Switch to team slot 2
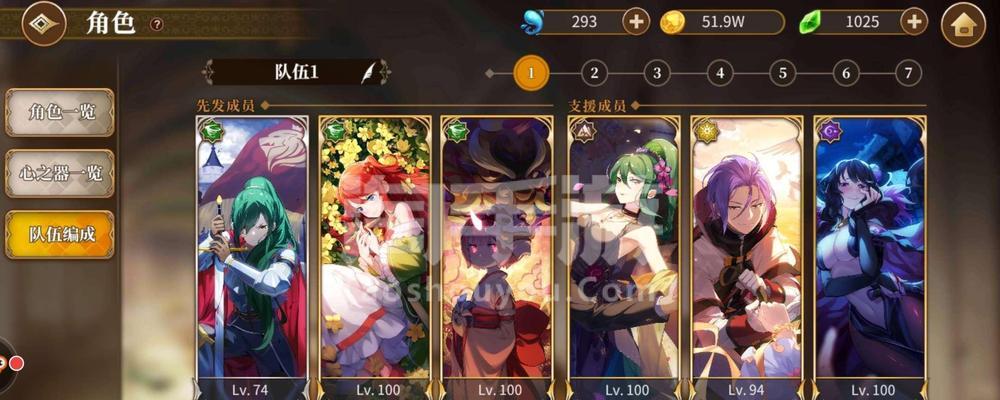This screenshot has width=1000, height=400. point(594,72)
